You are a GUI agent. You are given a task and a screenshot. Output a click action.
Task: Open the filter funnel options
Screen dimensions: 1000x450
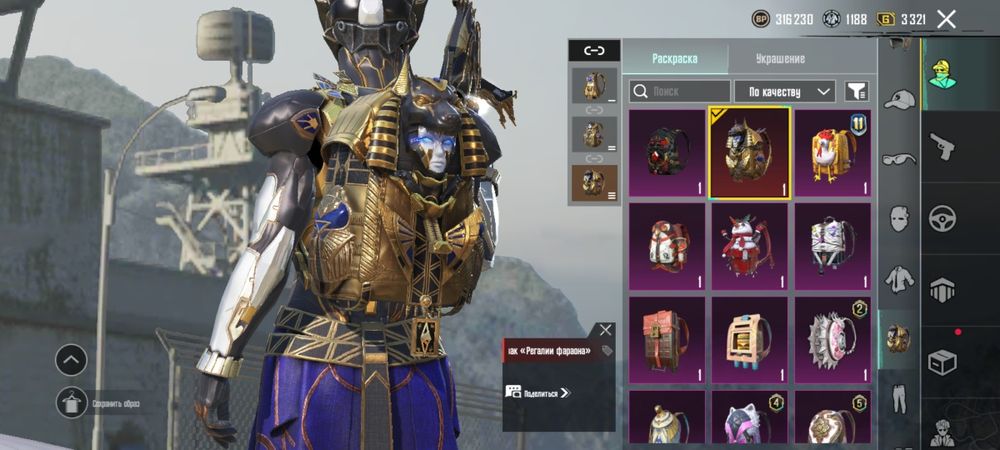(856, 91)
